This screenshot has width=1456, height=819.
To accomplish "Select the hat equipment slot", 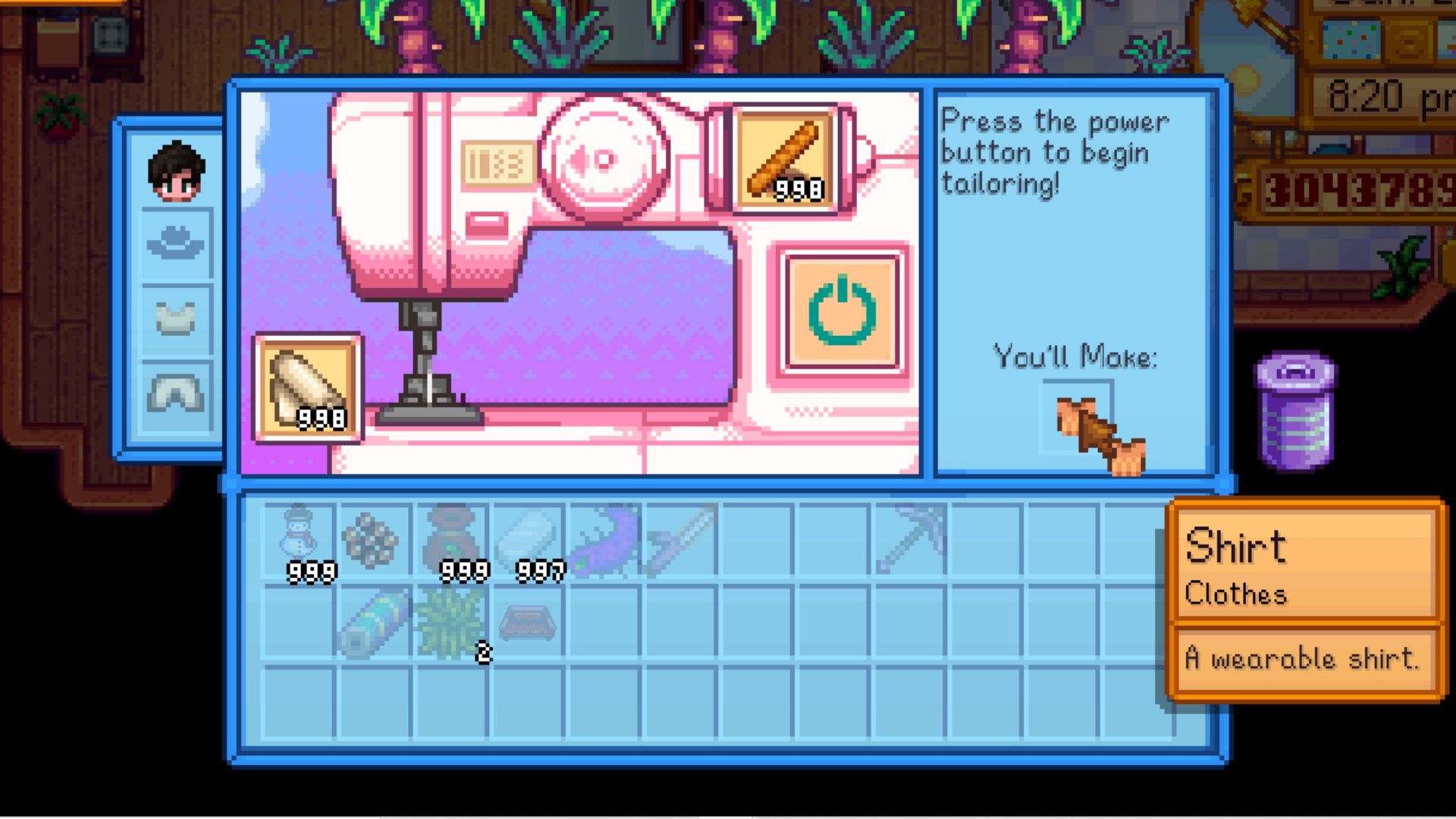I will pyautogui.click(x=176, y=243).
